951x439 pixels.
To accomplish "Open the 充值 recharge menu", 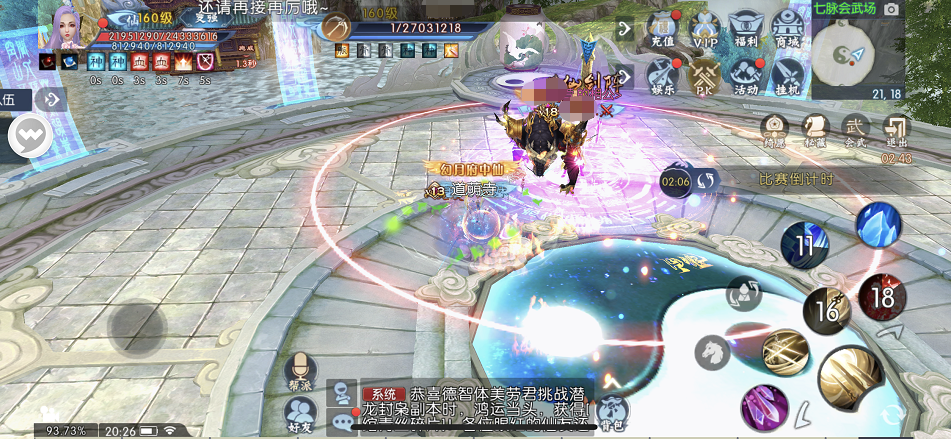I will tap(662, 30).
